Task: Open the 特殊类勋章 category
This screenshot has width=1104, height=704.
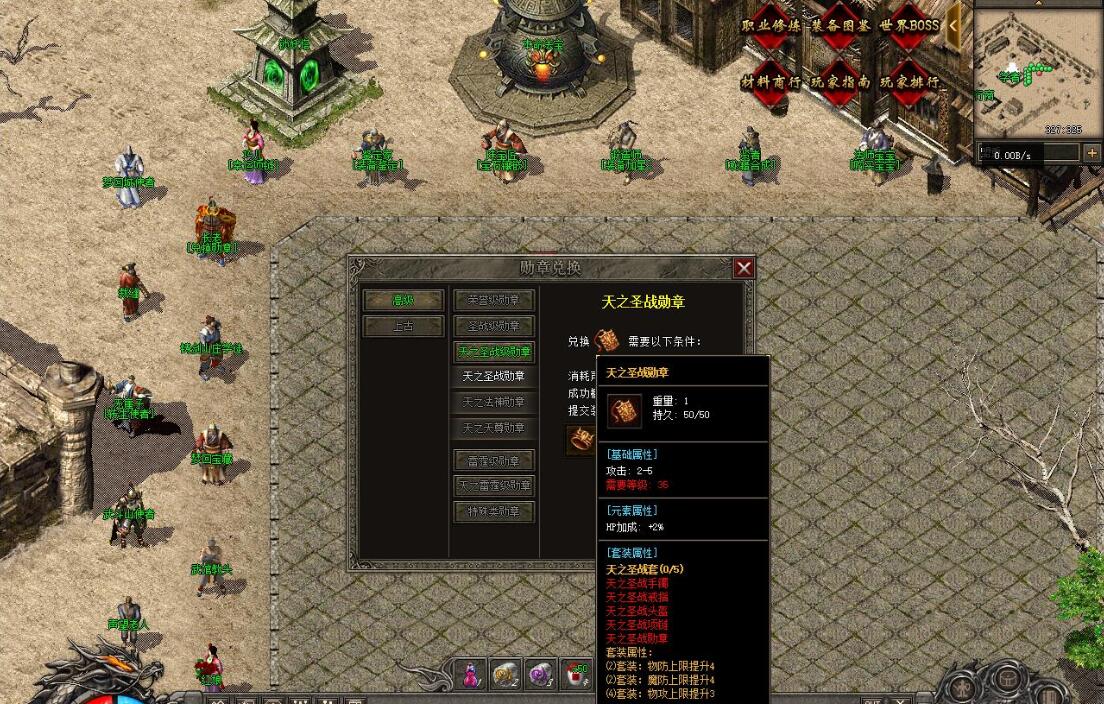Action: pos(494,512)
